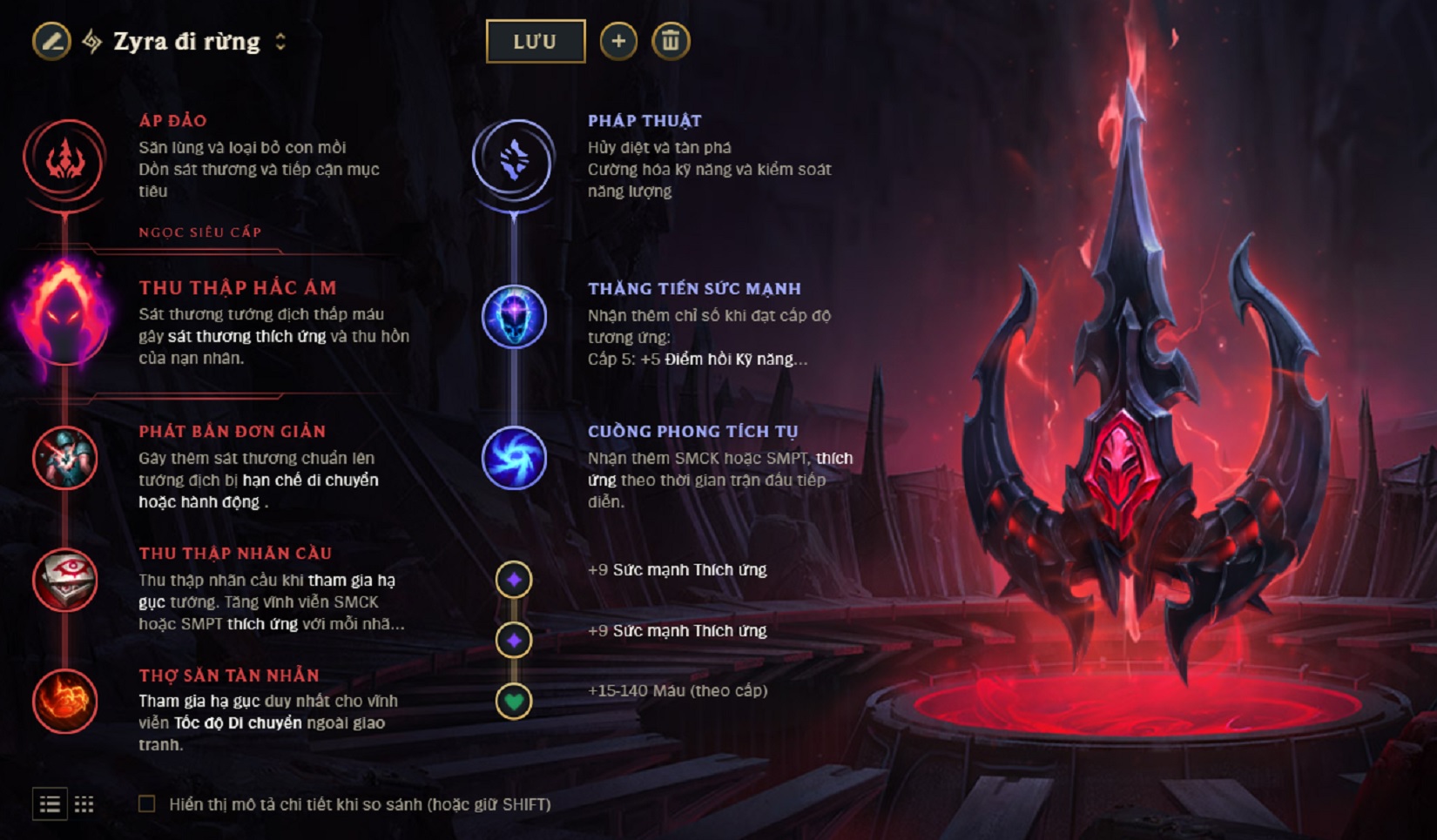1437x840 pixels.
Task: Click the + button to add new page
Action: click(x=619, y=39)
